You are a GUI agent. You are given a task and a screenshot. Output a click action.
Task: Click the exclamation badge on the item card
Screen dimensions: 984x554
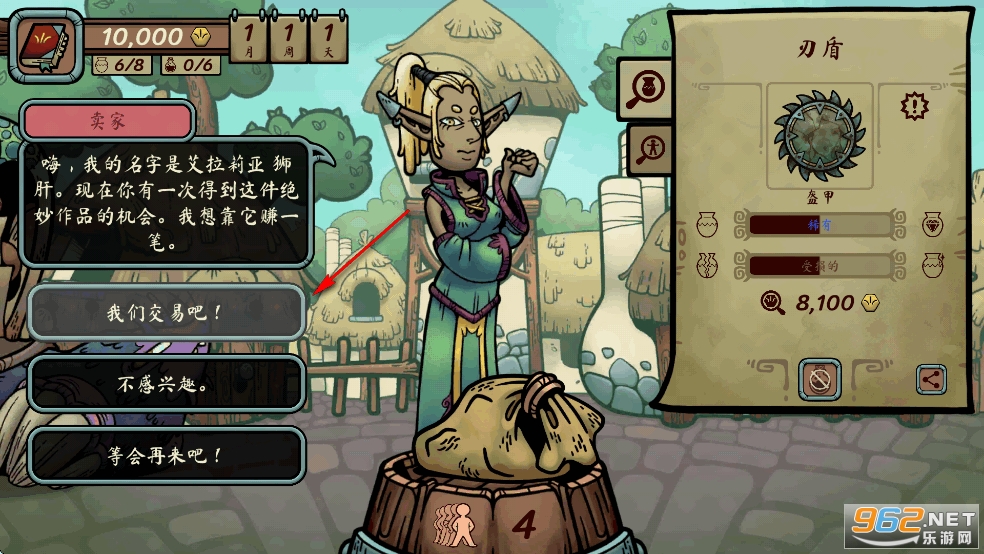coord(913,104)
